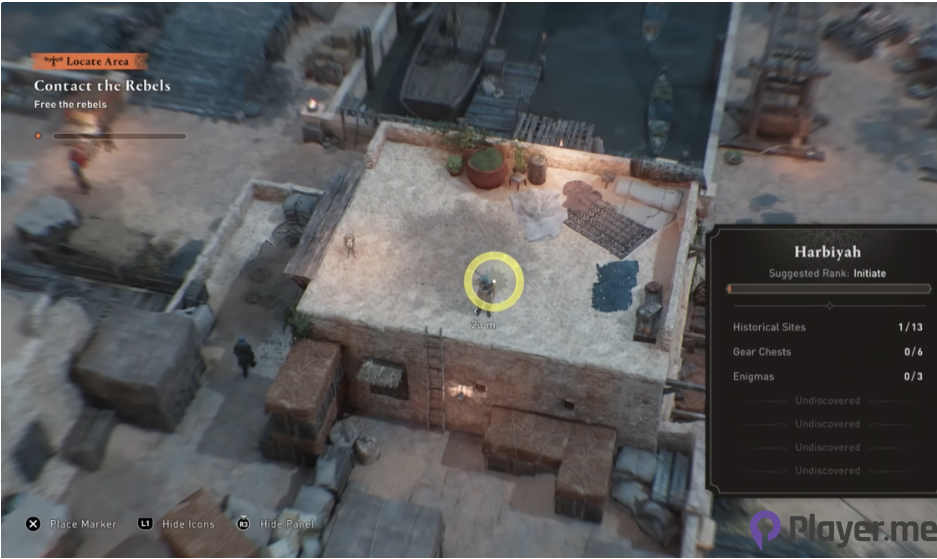The image size is (937, 559).
Task: Select the Historical Sites row
Action: (x=827, y=327)
